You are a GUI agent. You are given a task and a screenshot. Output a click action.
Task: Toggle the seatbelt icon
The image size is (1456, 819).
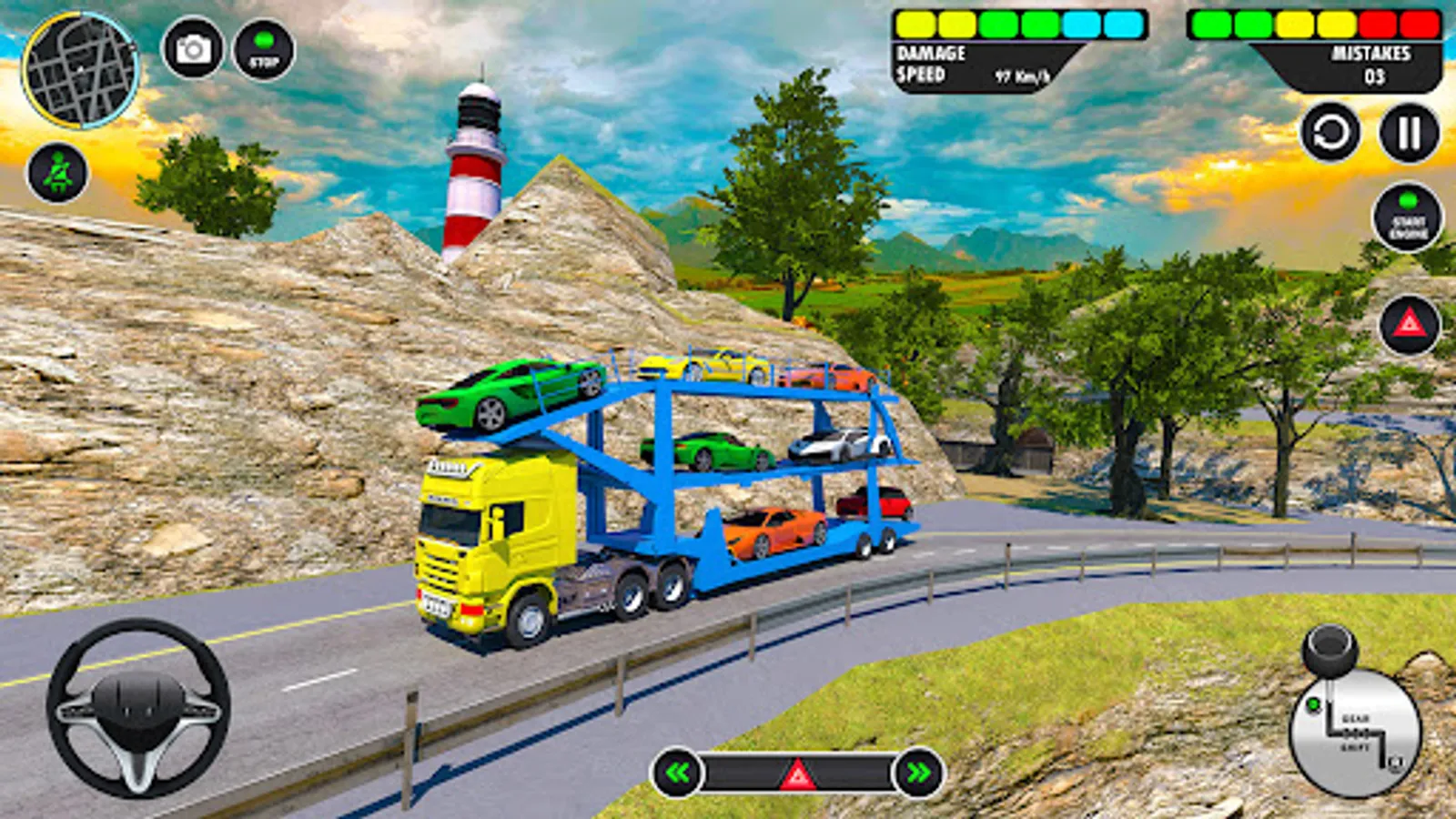(x=57, y=173)
